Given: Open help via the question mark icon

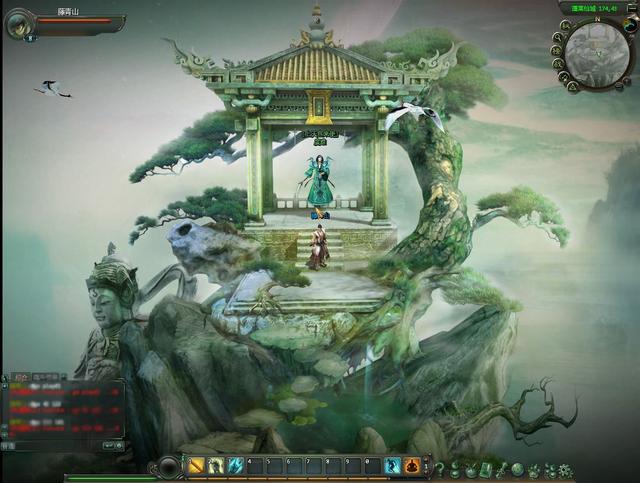Looking at the screenshot, I should (x=439, y=469).
